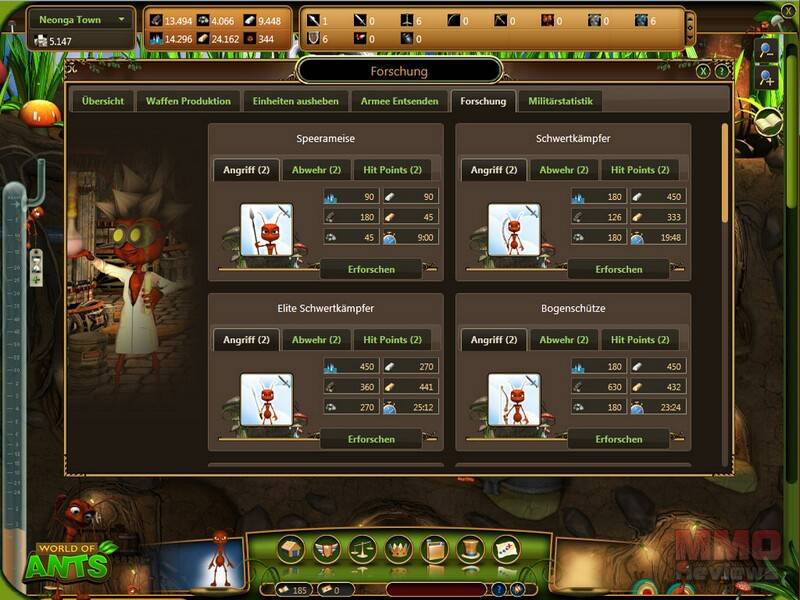Close the Forschung window
The image size is (800, 600).
[704, 71]
